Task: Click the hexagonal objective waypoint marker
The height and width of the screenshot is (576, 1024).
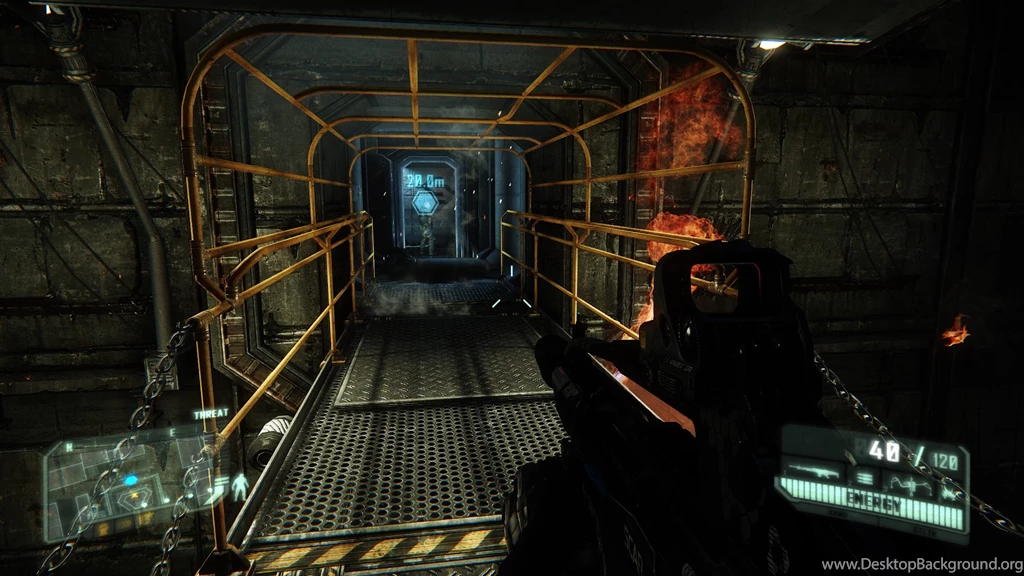Action: pyautogui.click(x=425, y=203)
